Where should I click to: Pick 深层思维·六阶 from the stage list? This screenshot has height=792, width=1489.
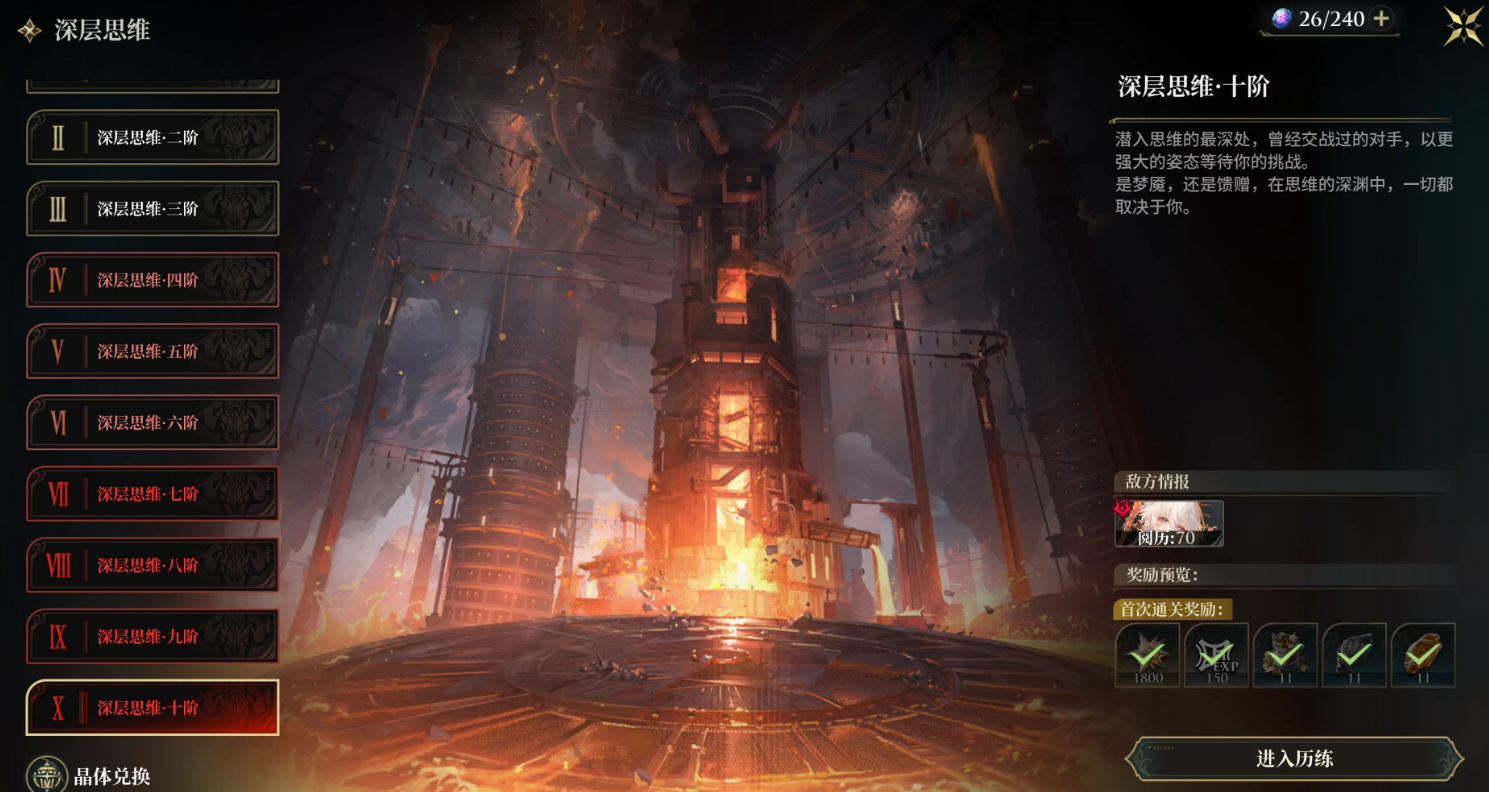[x=152, y=423]
